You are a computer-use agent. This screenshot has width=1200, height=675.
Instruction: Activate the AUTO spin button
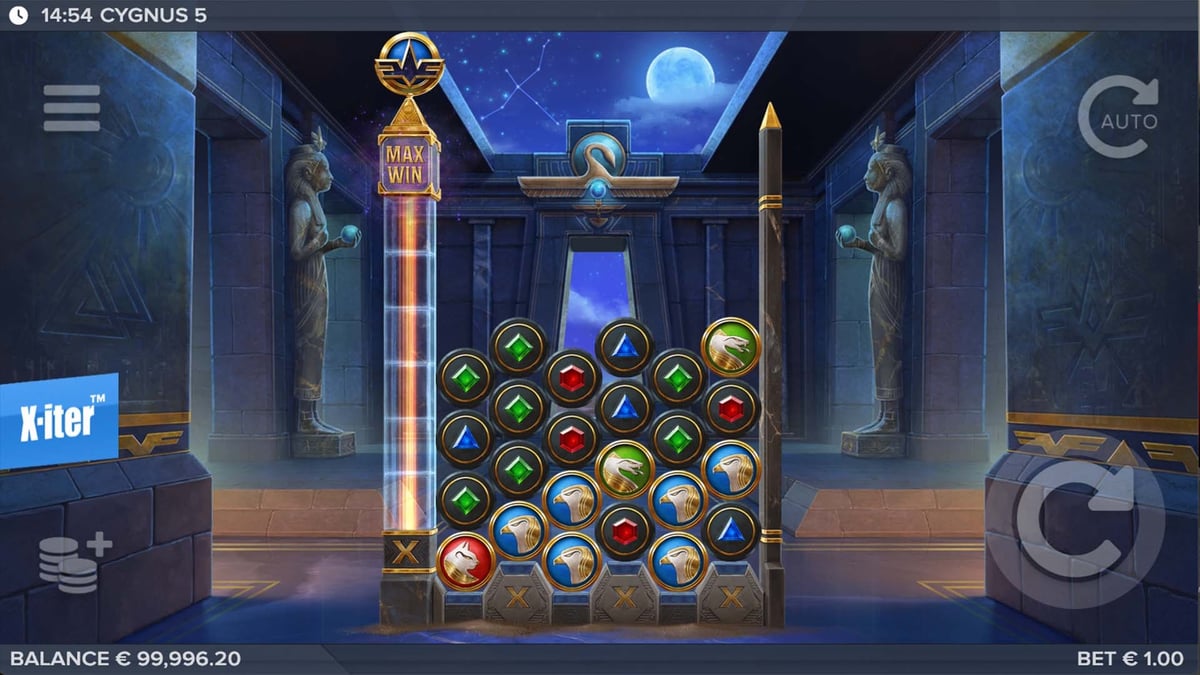point(1118,117)
